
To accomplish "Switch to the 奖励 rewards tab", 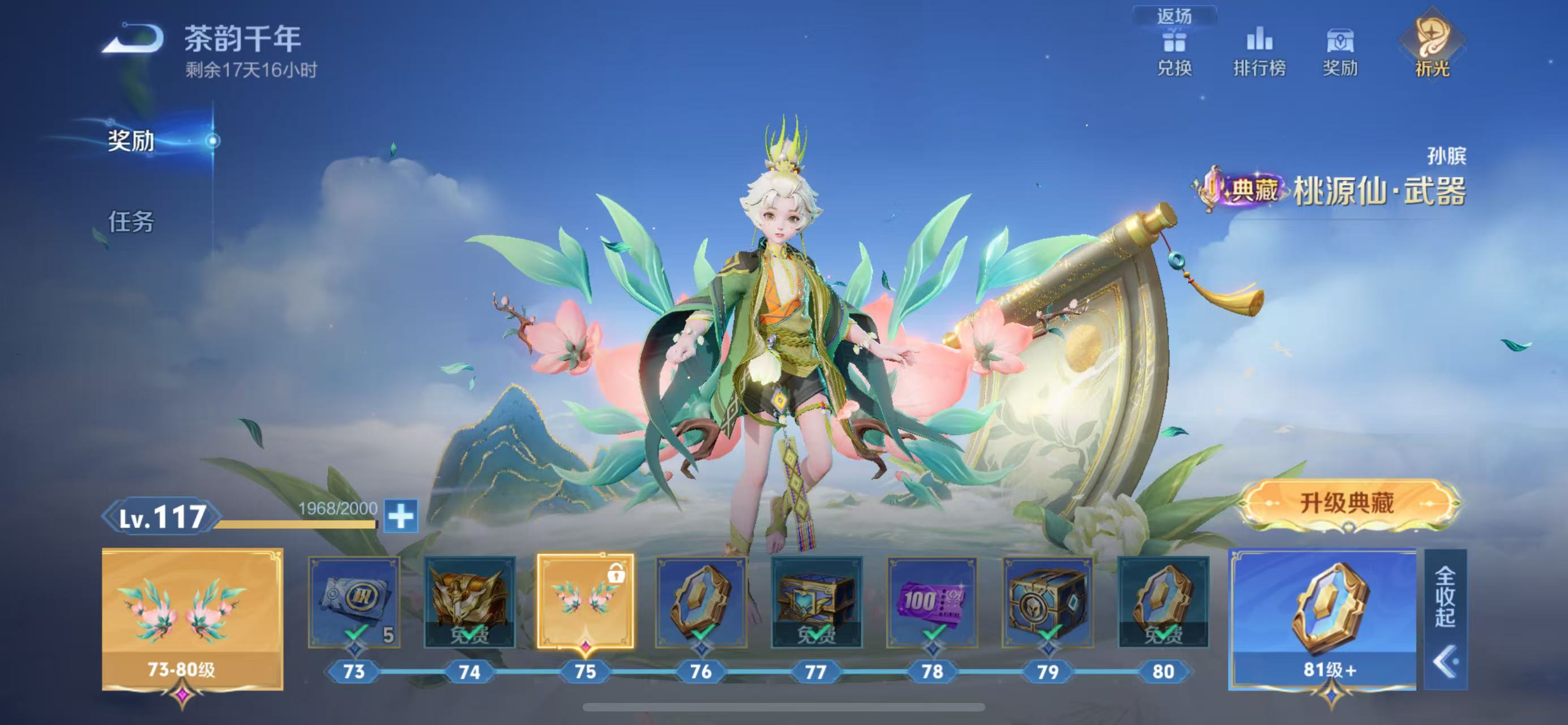I will pyautogui.click(x=131, y=140).
